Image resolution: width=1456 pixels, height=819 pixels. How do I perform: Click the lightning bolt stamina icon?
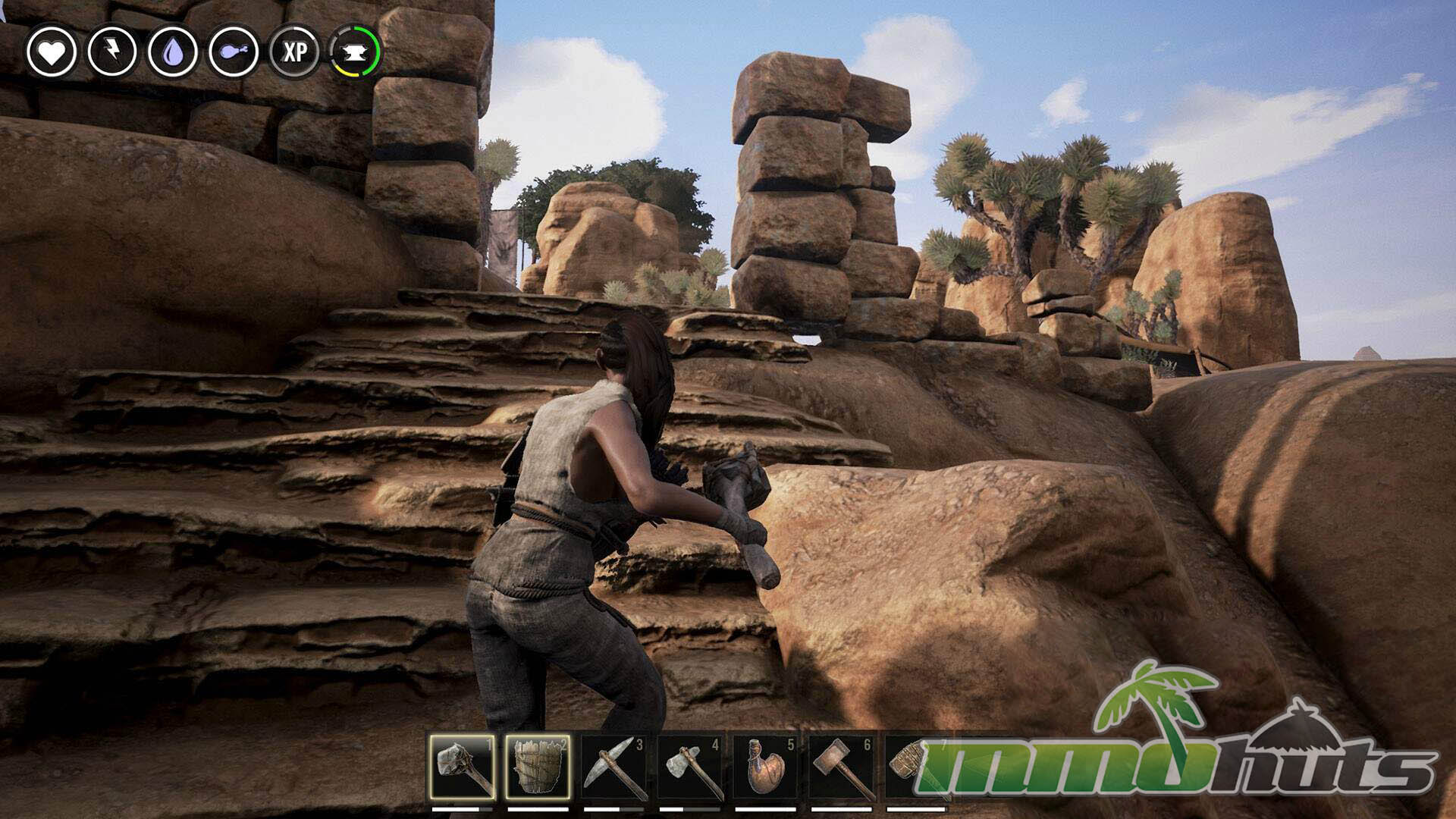point(112,52)
